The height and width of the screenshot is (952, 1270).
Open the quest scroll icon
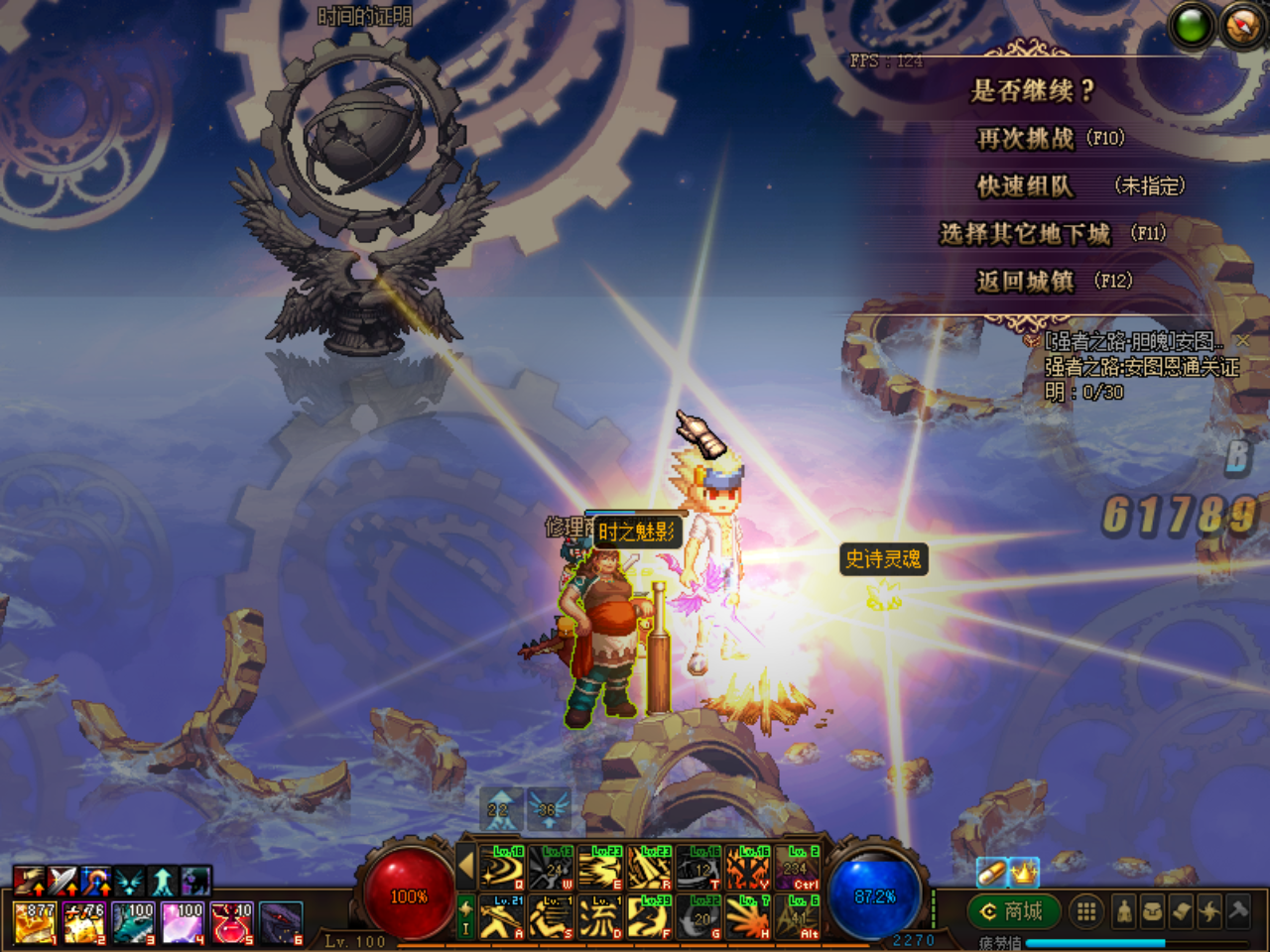[x=1182, y=911]
